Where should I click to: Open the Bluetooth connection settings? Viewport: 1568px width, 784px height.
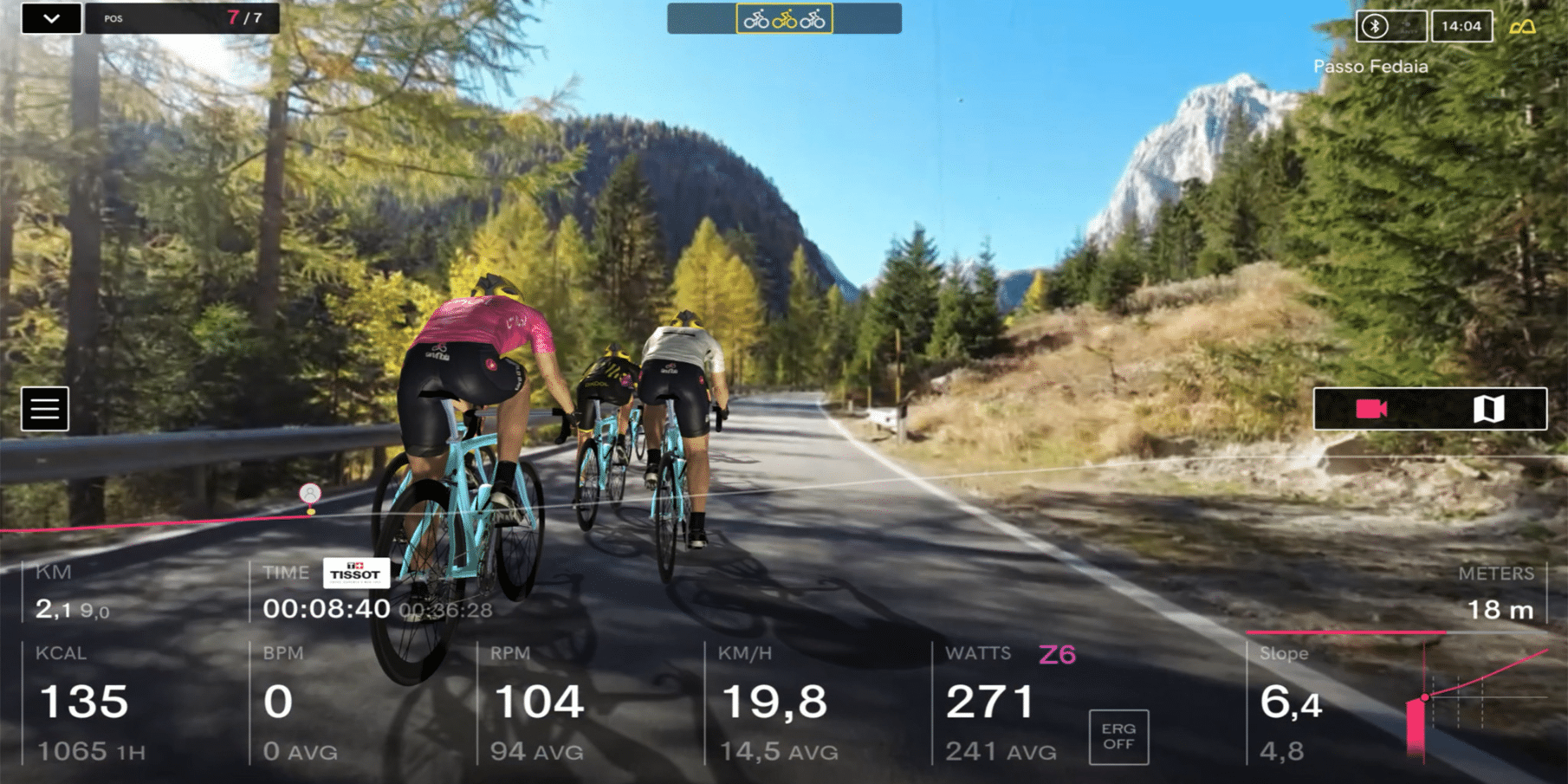coord(1375,26)
